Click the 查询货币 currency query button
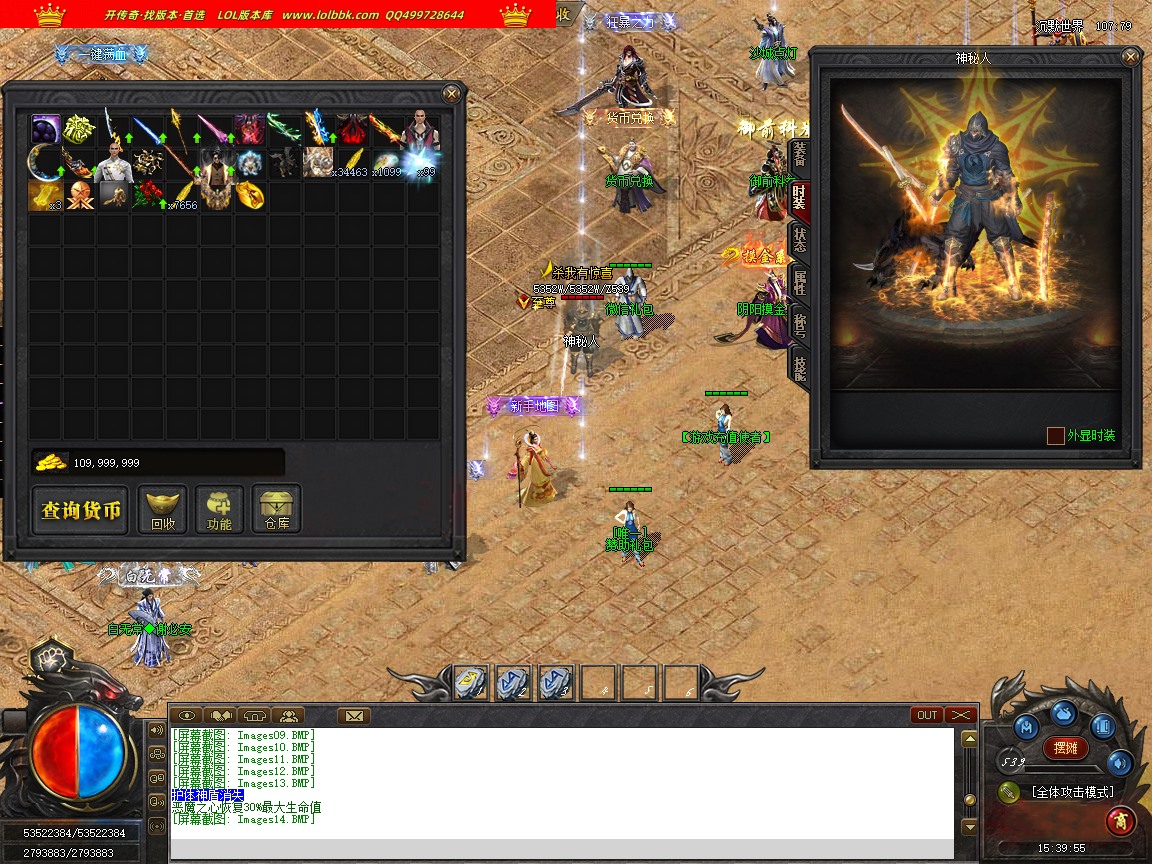Image resolution: width=1152 pixels, height=864 pixels. pyautogui.click(x=81, y=511)
